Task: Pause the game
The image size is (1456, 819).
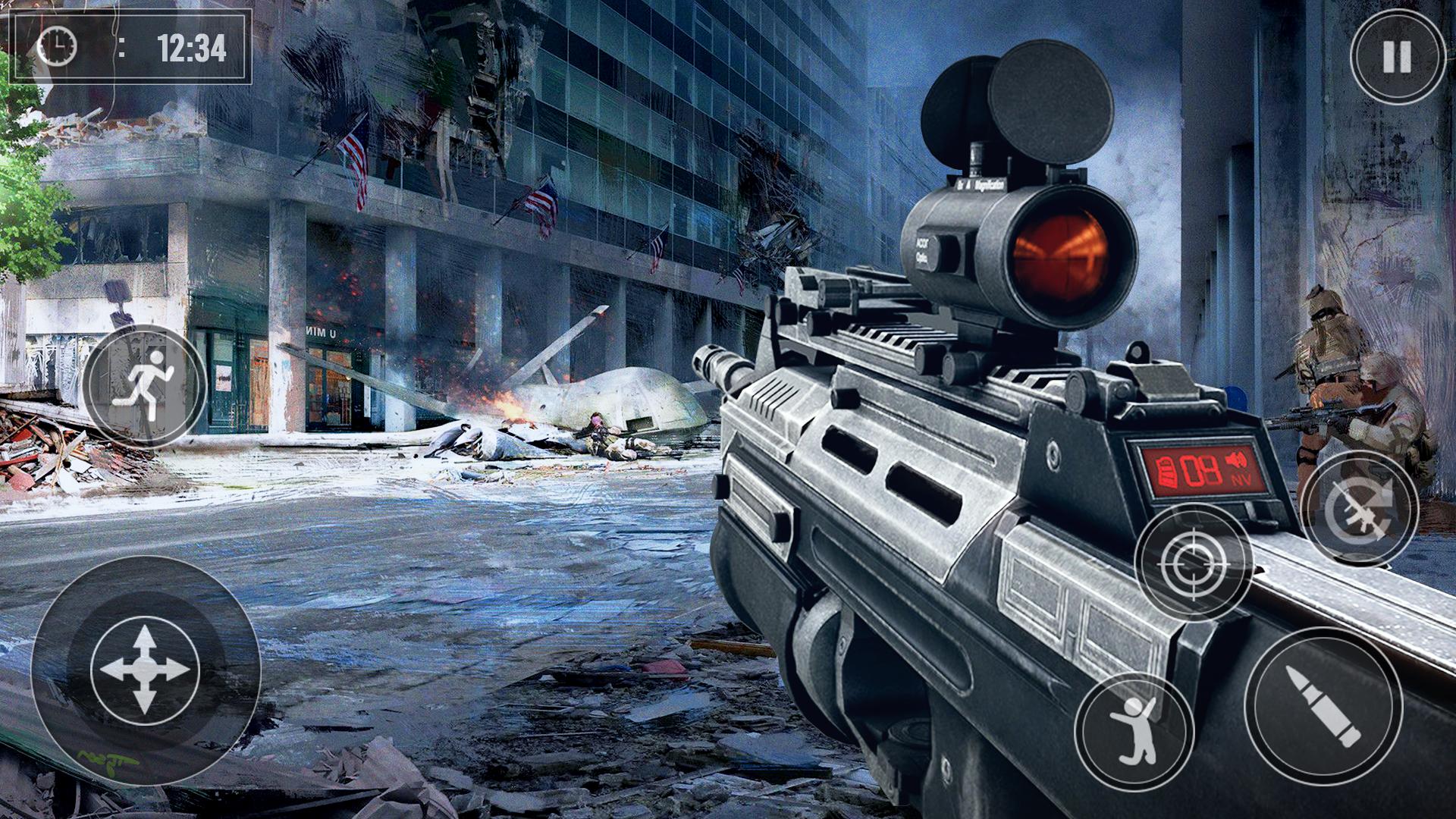Action: [1397, 56]
